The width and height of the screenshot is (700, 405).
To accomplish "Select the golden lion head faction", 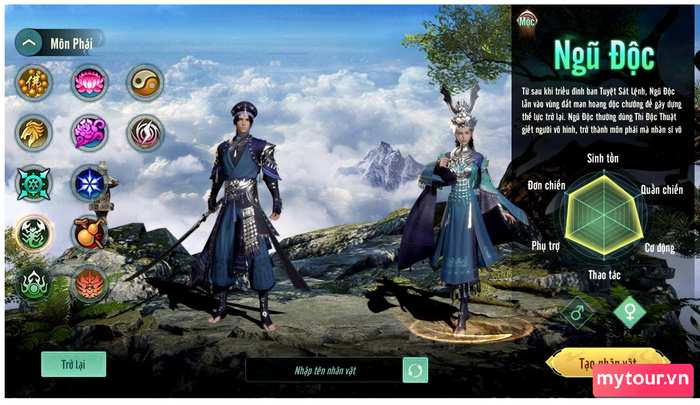I will tap(34, 132).
